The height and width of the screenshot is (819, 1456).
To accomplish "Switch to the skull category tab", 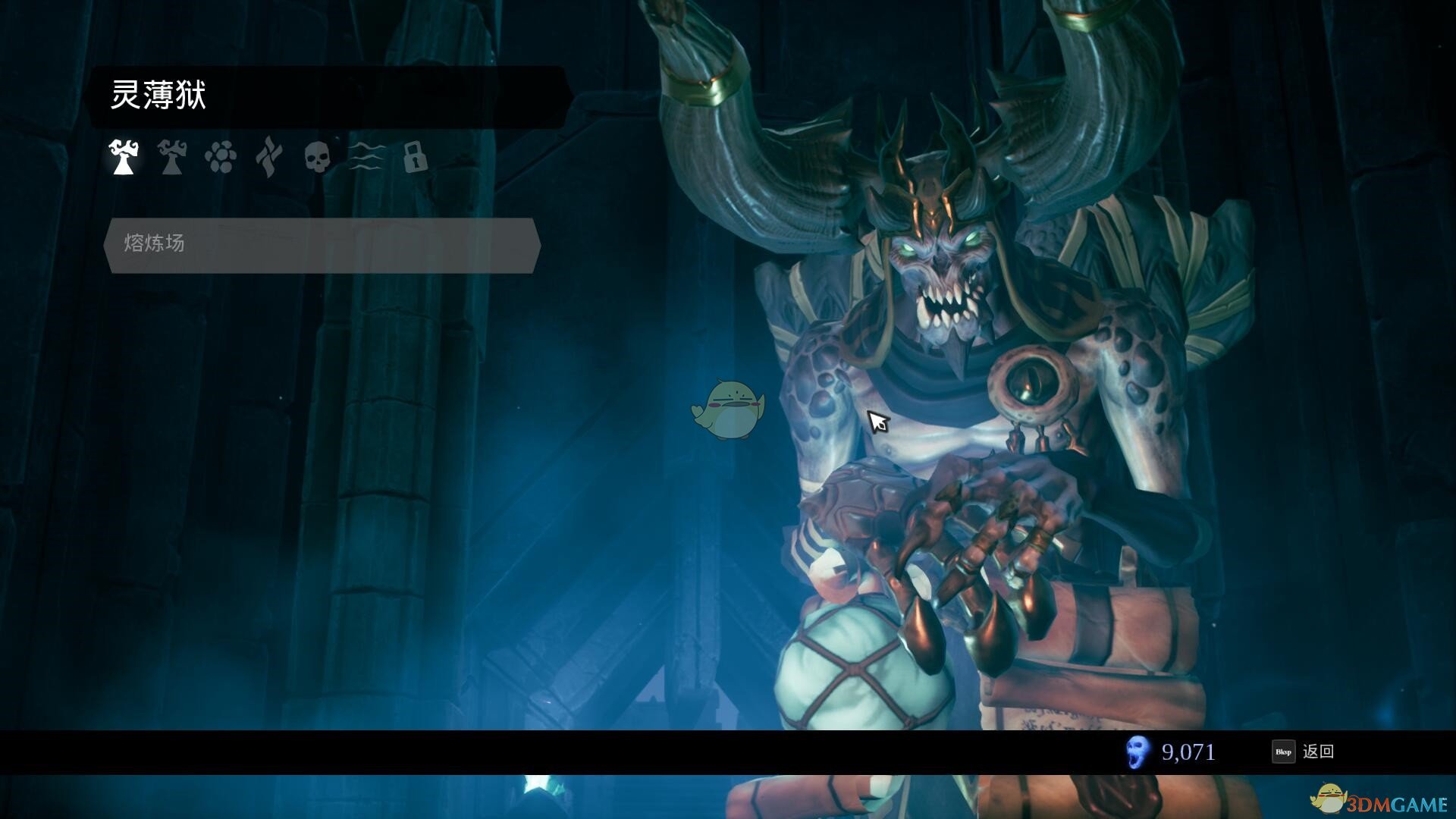I will 317,157.
